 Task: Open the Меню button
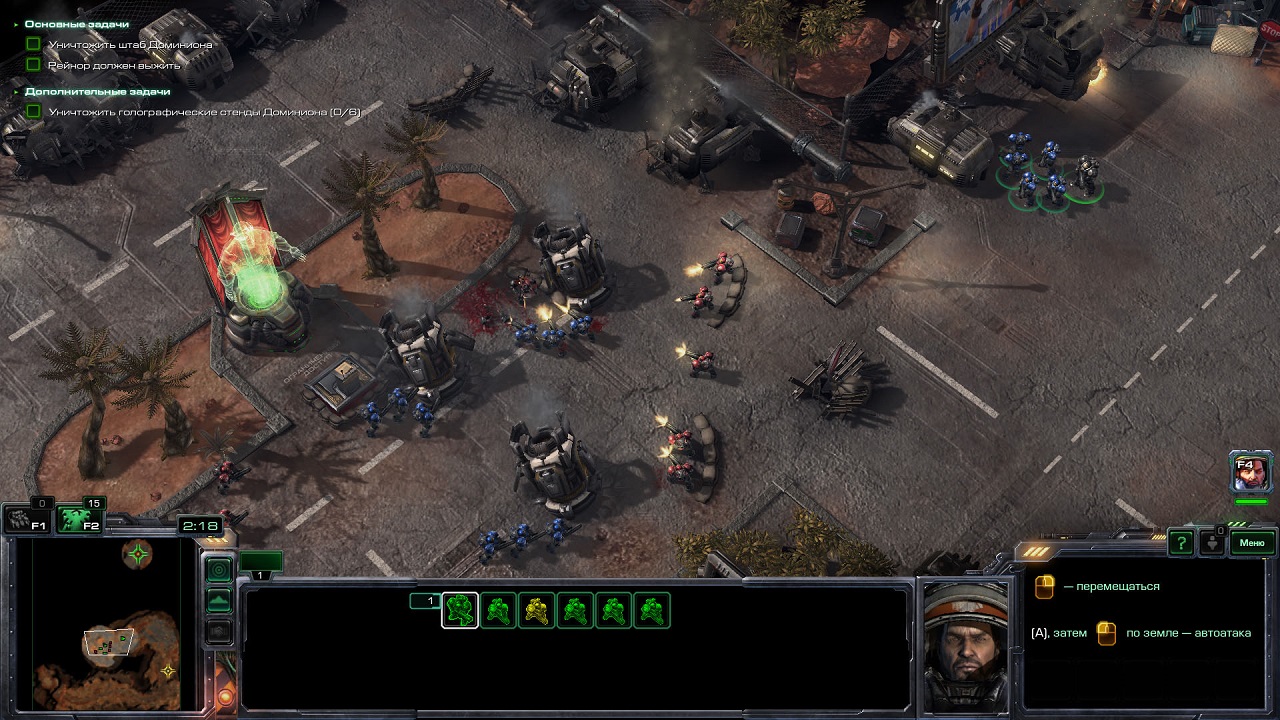pos(1252,543)
